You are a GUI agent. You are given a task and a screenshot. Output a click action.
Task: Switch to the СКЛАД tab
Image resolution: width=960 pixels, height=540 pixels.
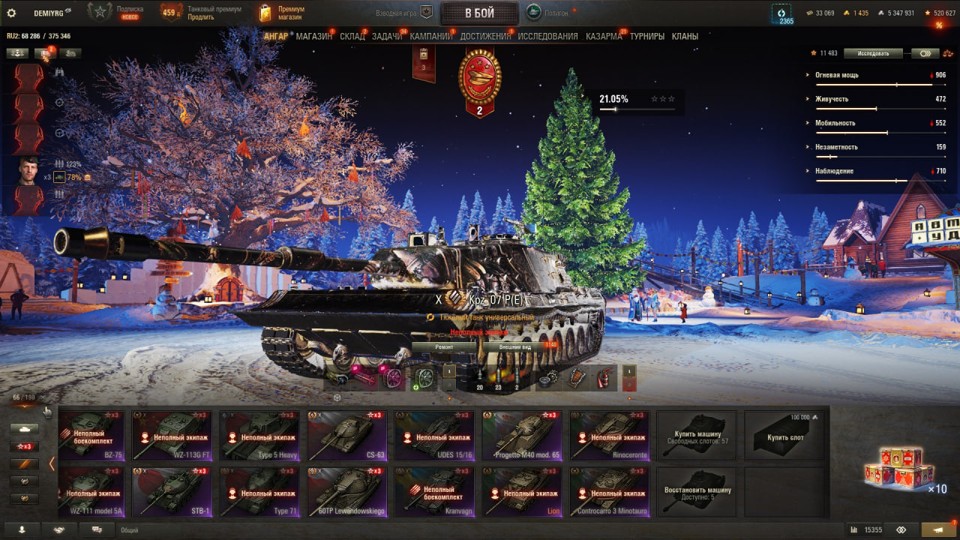tap(352, 36)
